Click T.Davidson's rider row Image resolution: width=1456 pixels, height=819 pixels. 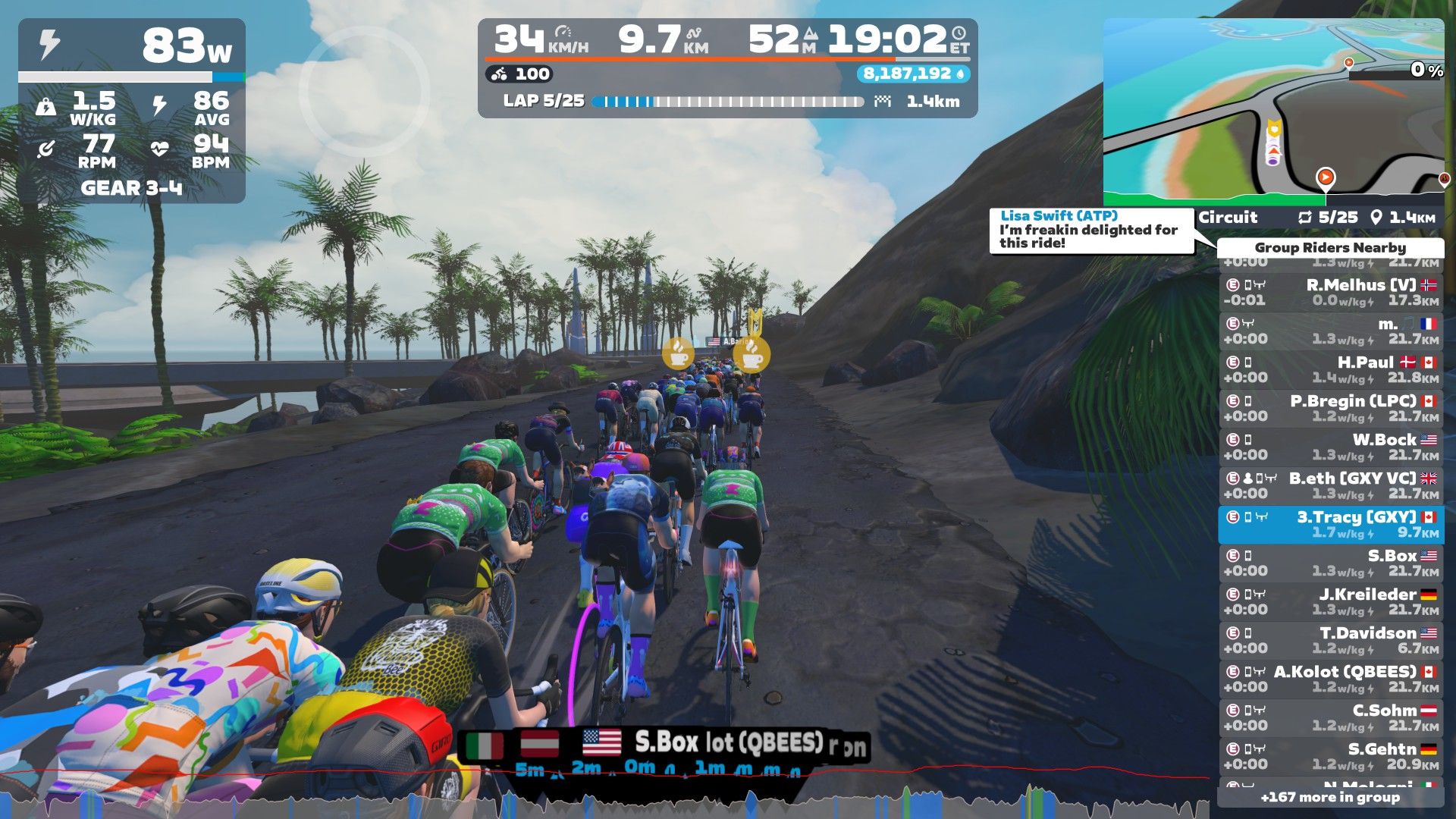click(1331, 641)
